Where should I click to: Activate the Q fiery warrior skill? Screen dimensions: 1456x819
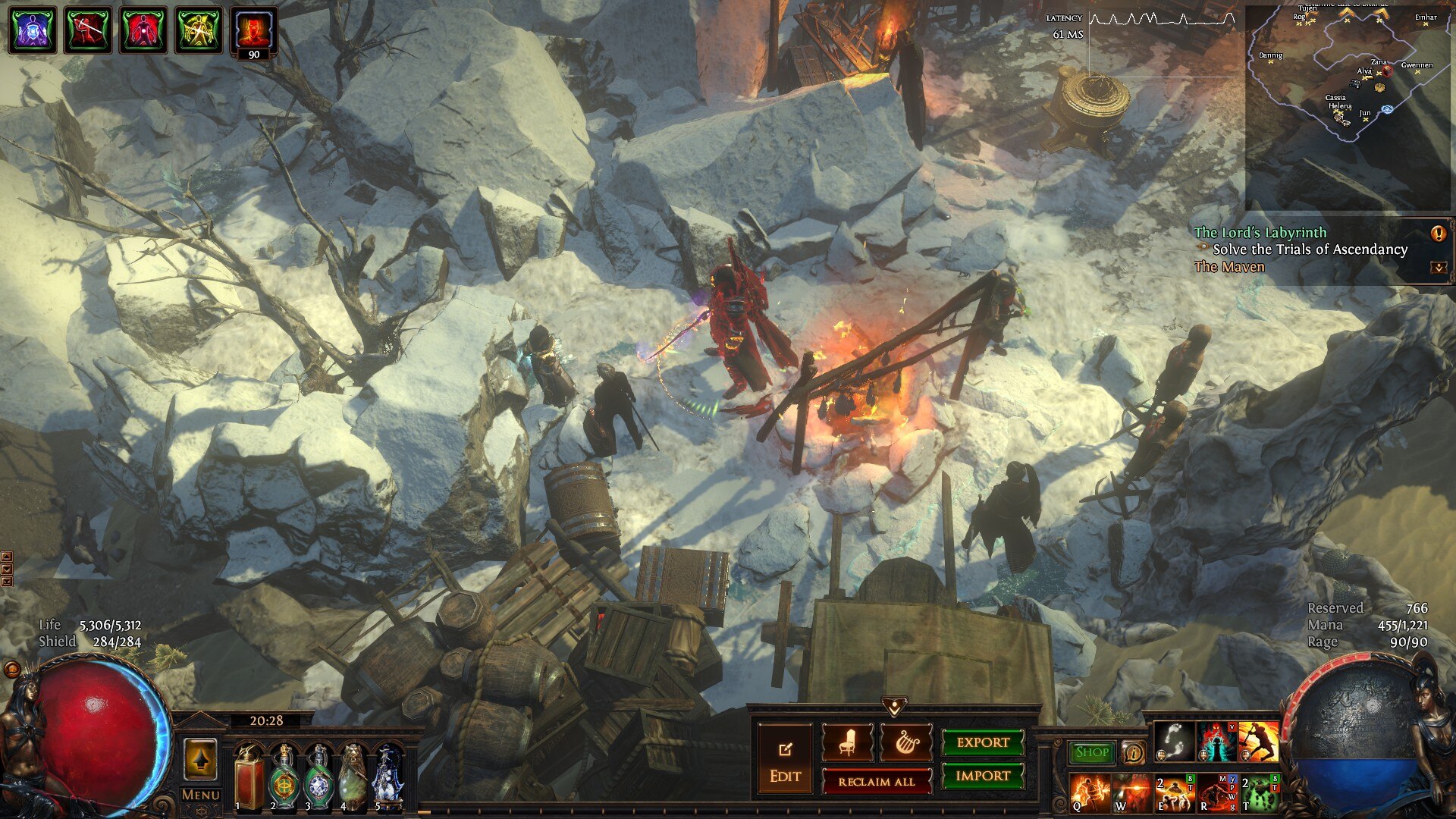[1090, 792]
